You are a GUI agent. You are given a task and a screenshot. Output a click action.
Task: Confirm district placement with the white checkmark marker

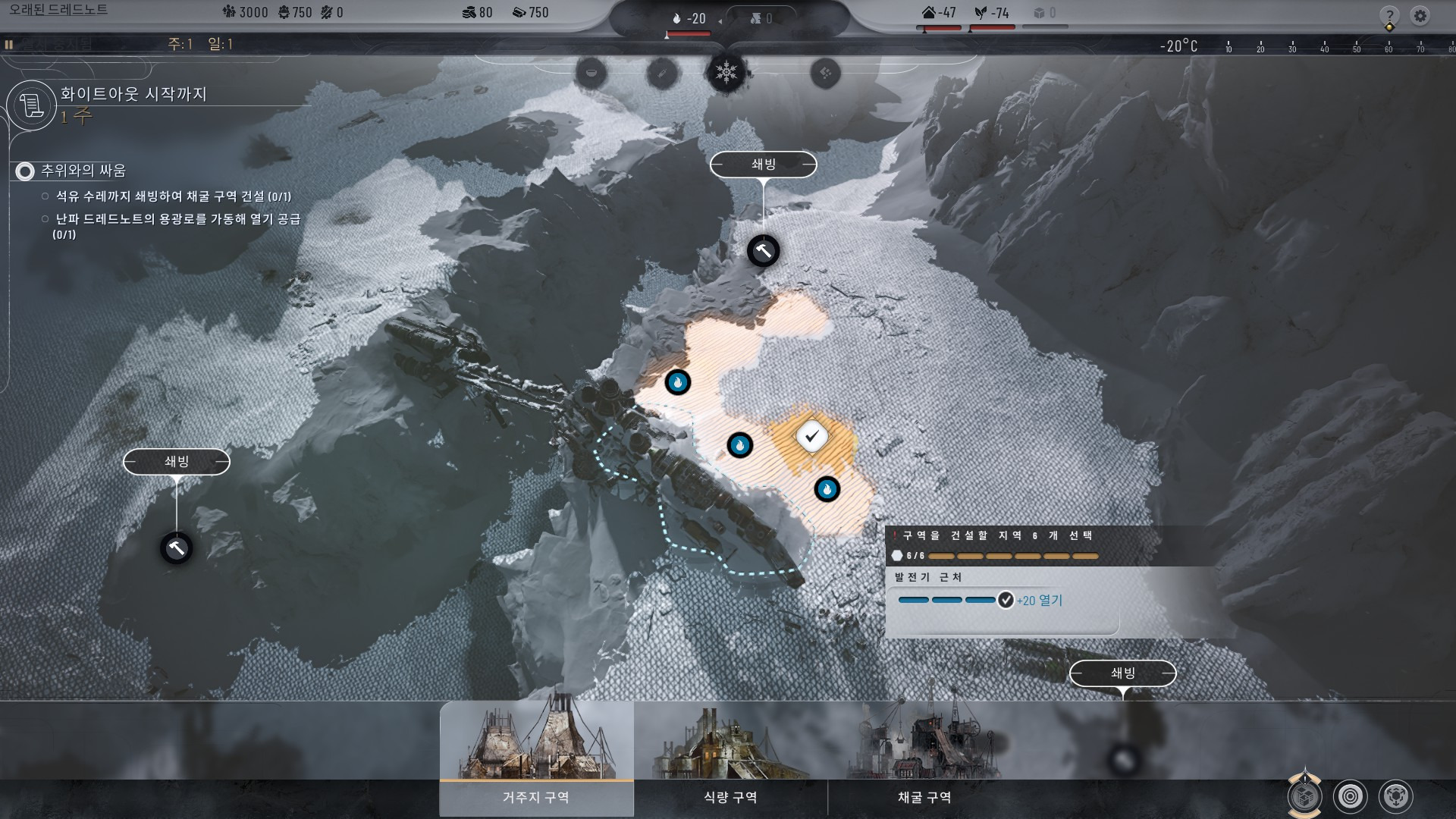[812, 436]
